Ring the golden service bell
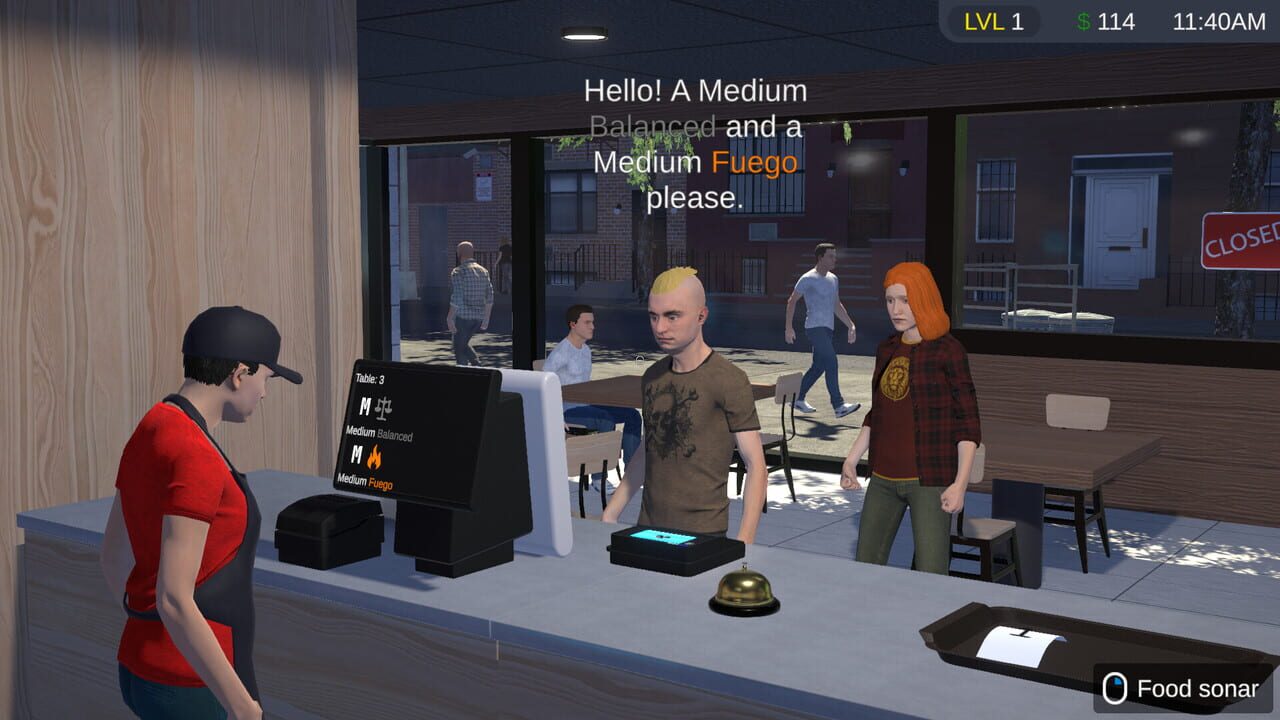This screenshot has height=720, width=1280. pyautogui.click(x=745, y=590)
